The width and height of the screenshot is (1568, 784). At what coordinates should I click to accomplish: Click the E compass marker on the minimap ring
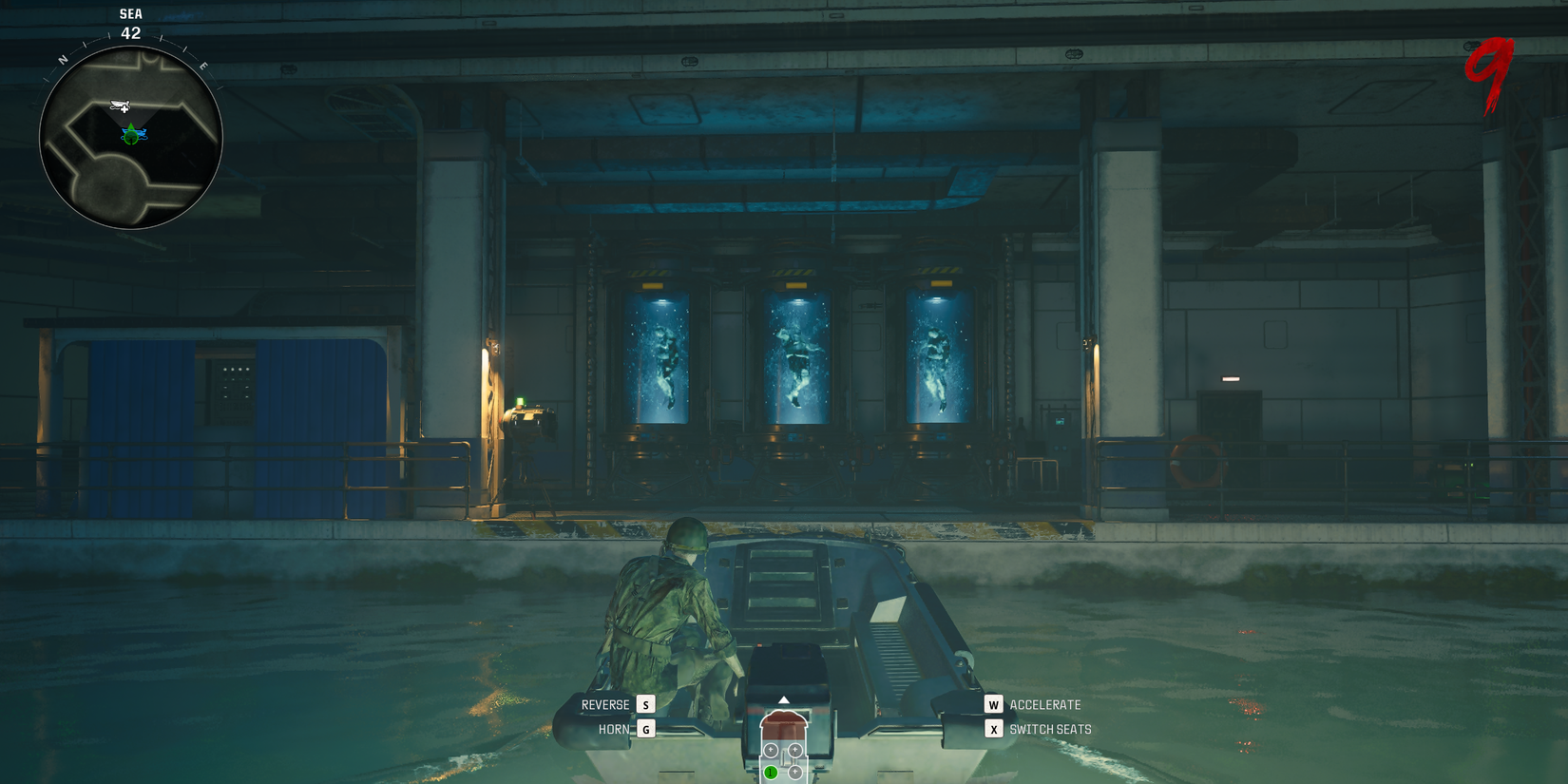point(203,65)
